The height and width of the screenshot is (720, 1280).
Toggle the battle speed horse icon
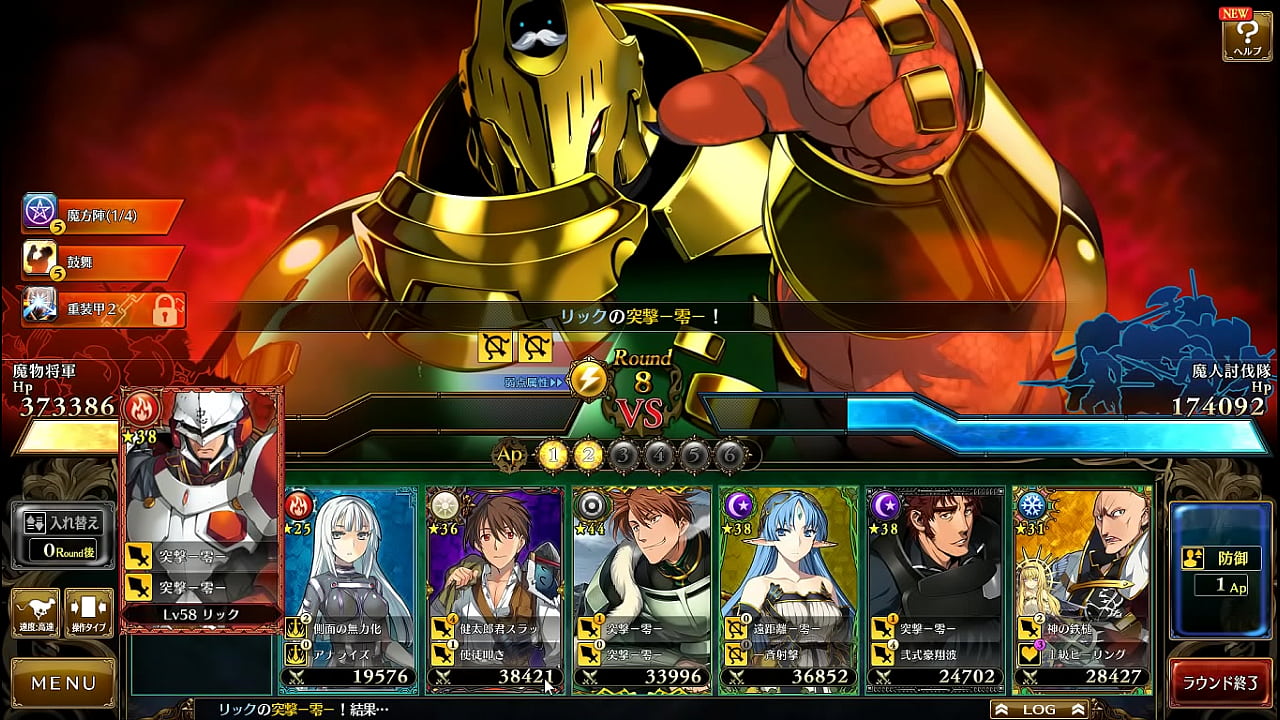click(35, 612)
